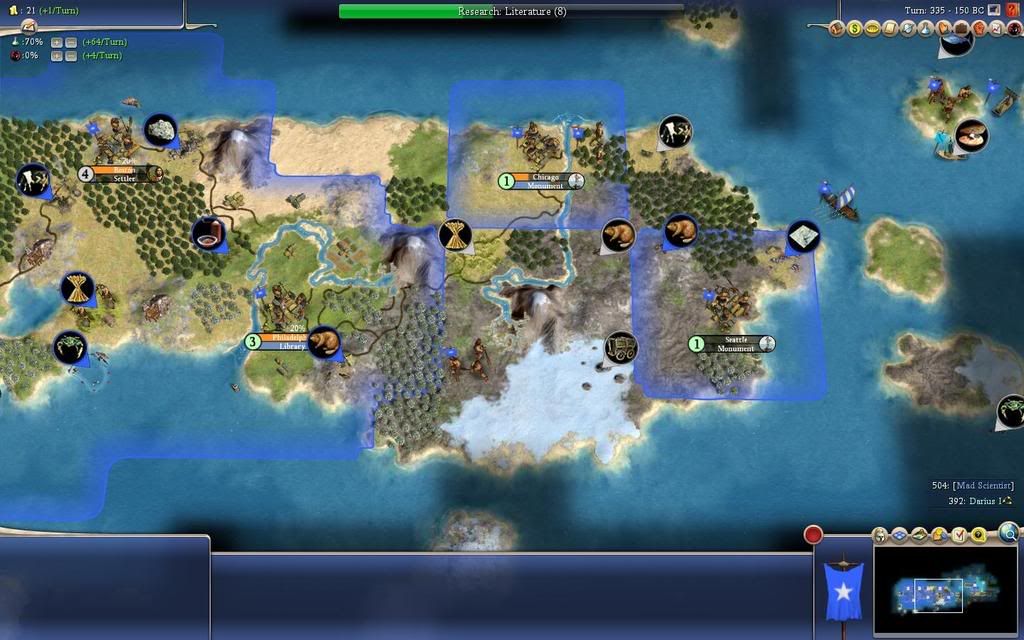Open the Domestic Advisor house icon
This screenshot has width=1024, height=640.
point(836,29)
